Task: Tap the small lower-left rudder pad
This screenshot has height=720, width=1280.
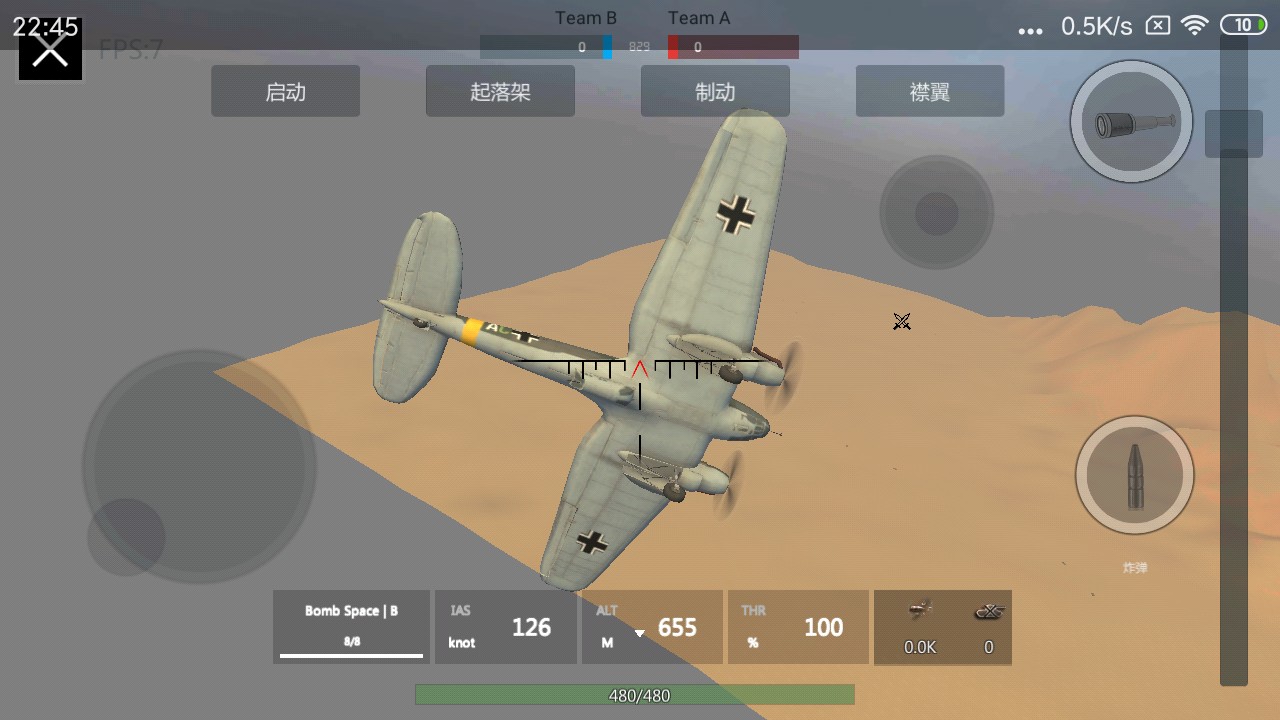Action: (x=126, y=537)
